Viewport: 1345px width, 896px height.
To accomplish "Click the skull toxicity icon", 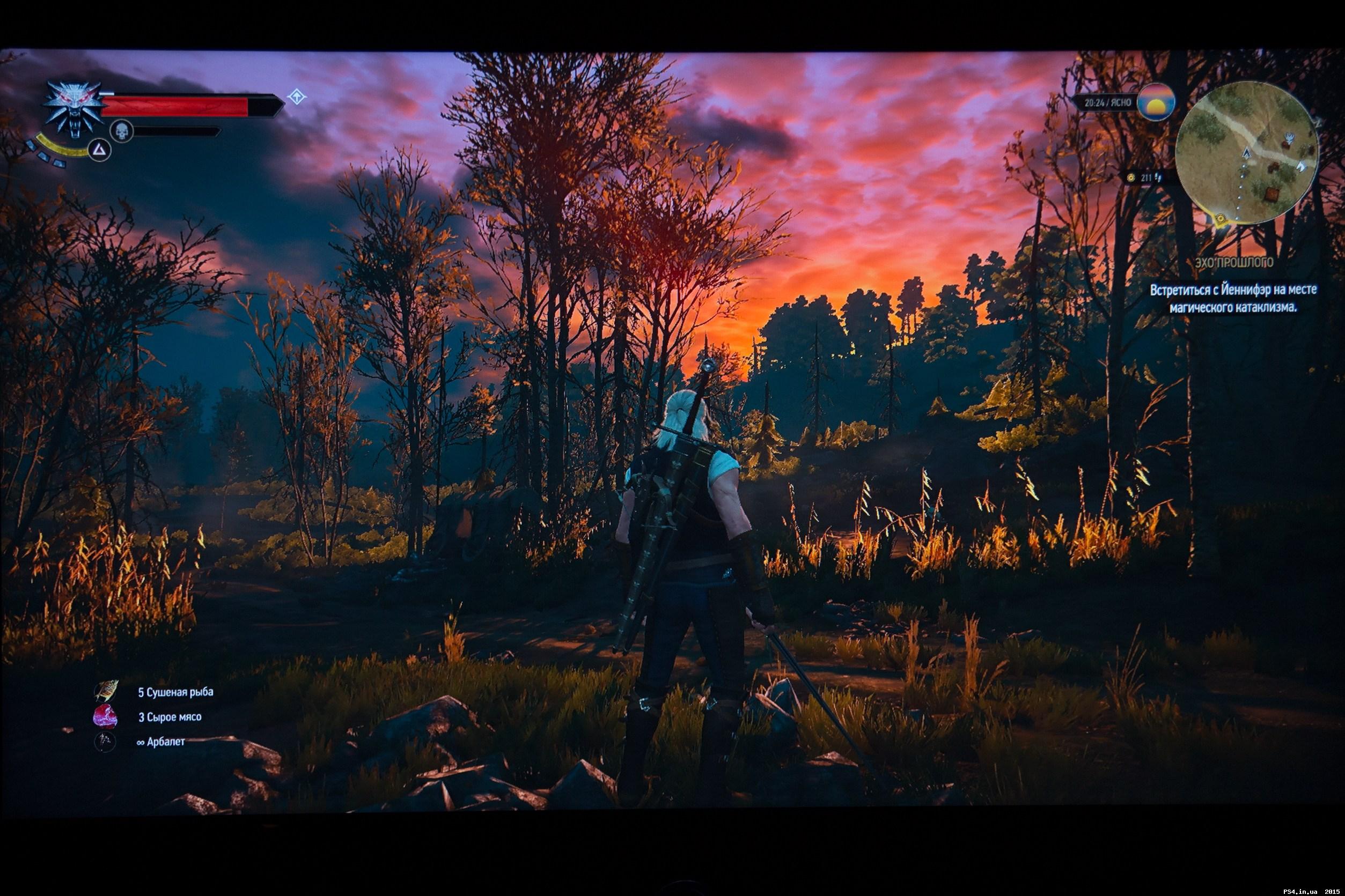I will coord(121,131).
